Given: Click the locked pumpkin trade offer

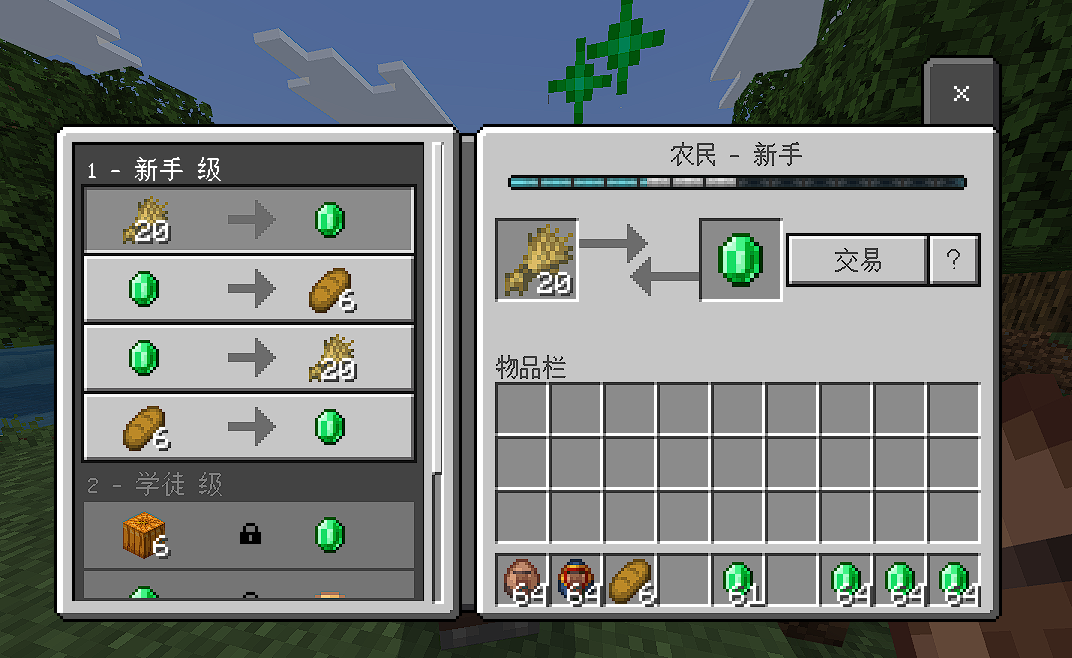Looking at the screenshot, I should pos(248,535).
